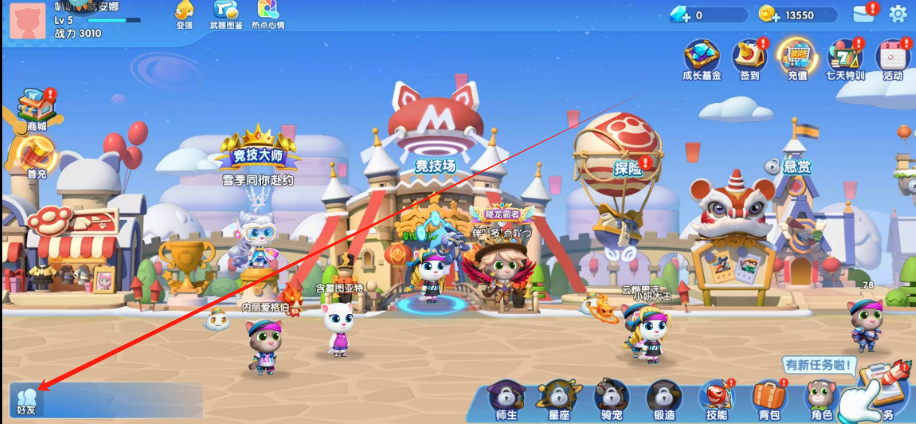Open the 角色 character menu
The width and height of the screenshot is (916, 424).
(x=820, y=400)
